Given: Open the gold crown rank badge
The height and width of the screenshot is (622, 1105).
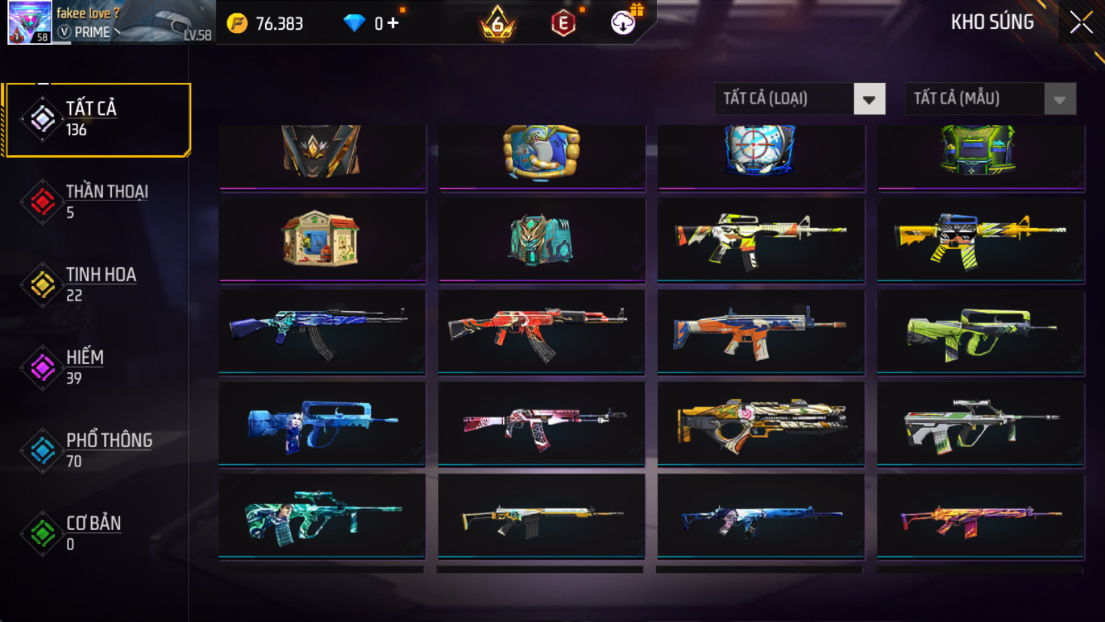Looking at the screenshot, I should [x=498, y=23].
